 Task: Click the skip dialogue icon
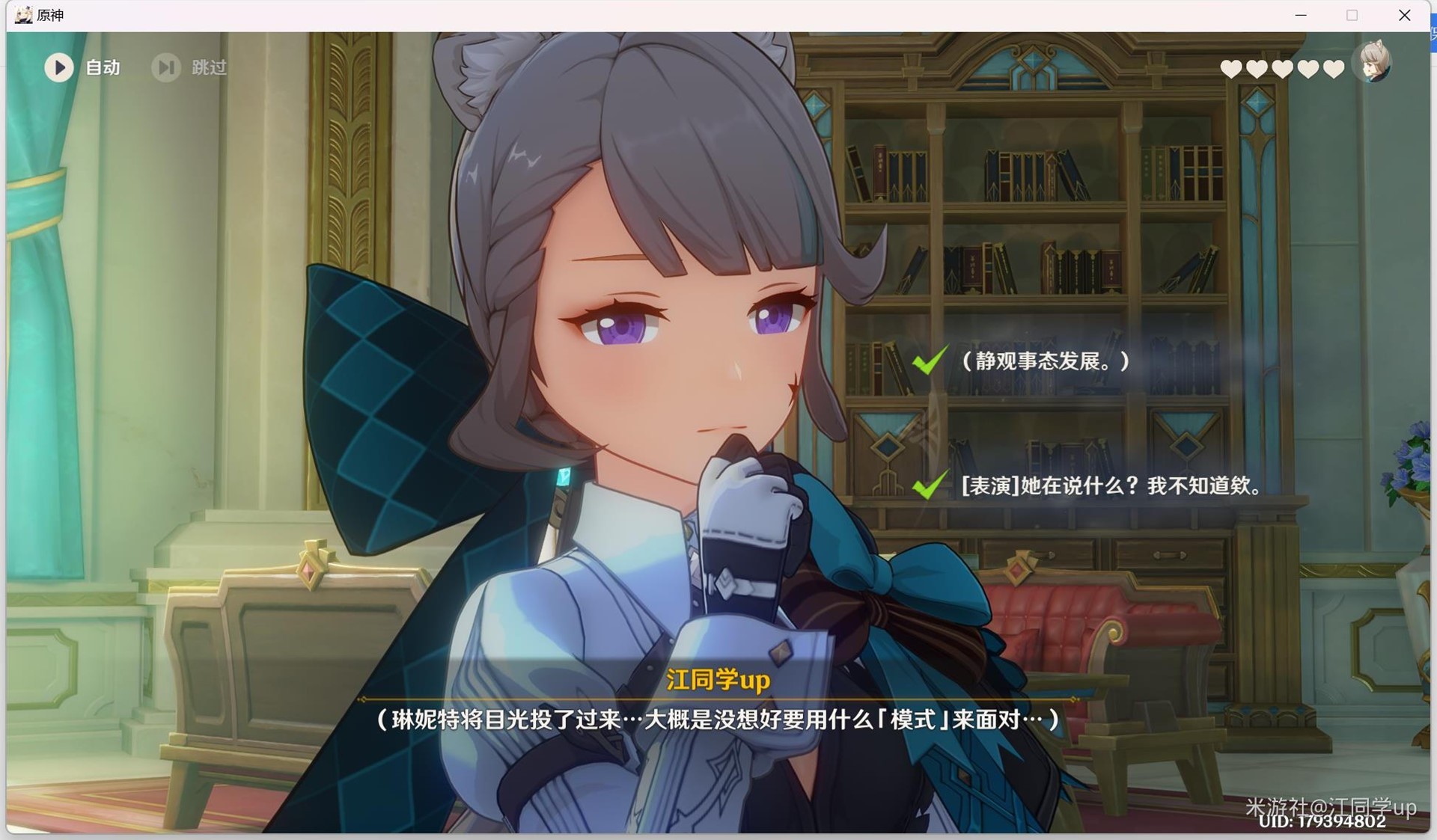pos(166,68)
